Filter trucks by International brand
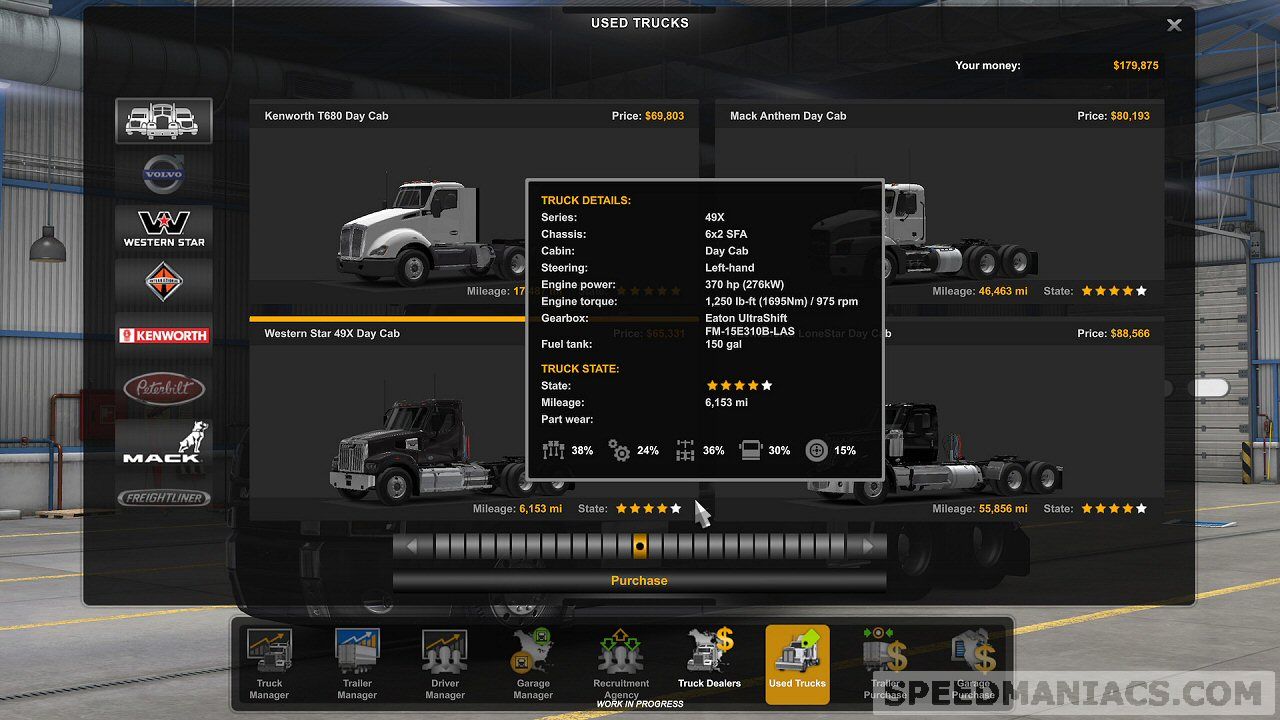This screenshot has width=1280, height=720. click(x=163, y=282)
